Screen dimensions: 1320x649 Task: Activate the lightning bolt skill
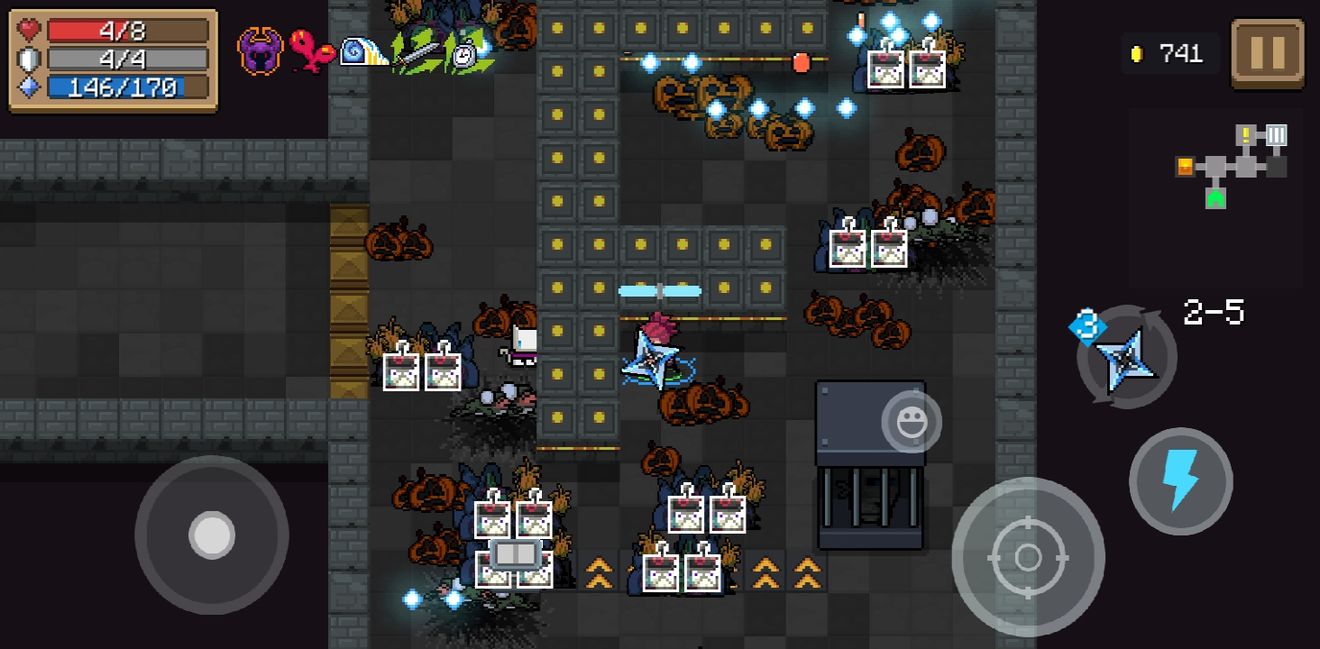click(x=1180, y=481)
